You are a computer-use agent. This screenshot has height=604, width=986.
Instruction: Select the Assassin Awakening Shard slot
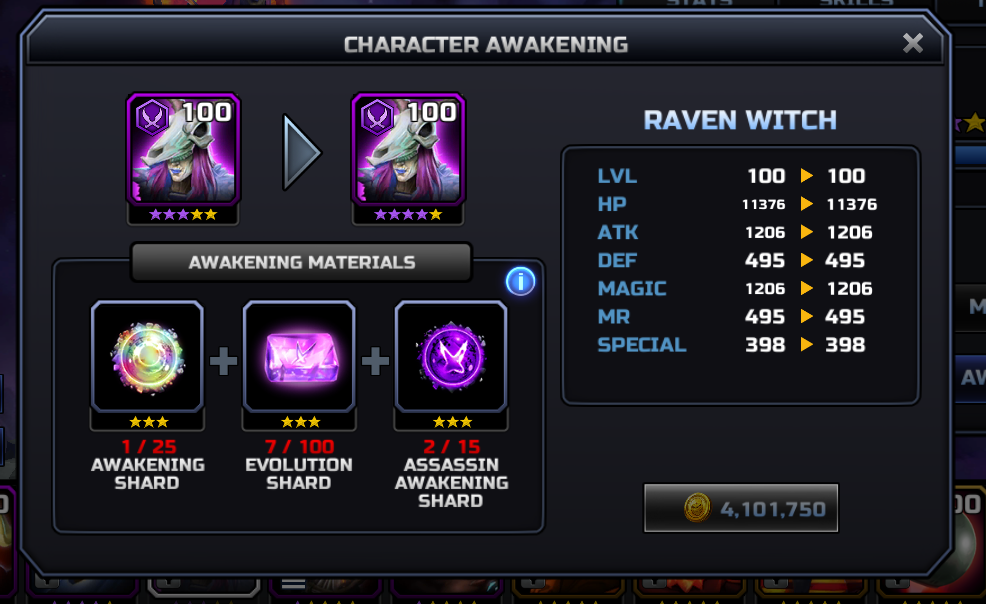(451, 357)
